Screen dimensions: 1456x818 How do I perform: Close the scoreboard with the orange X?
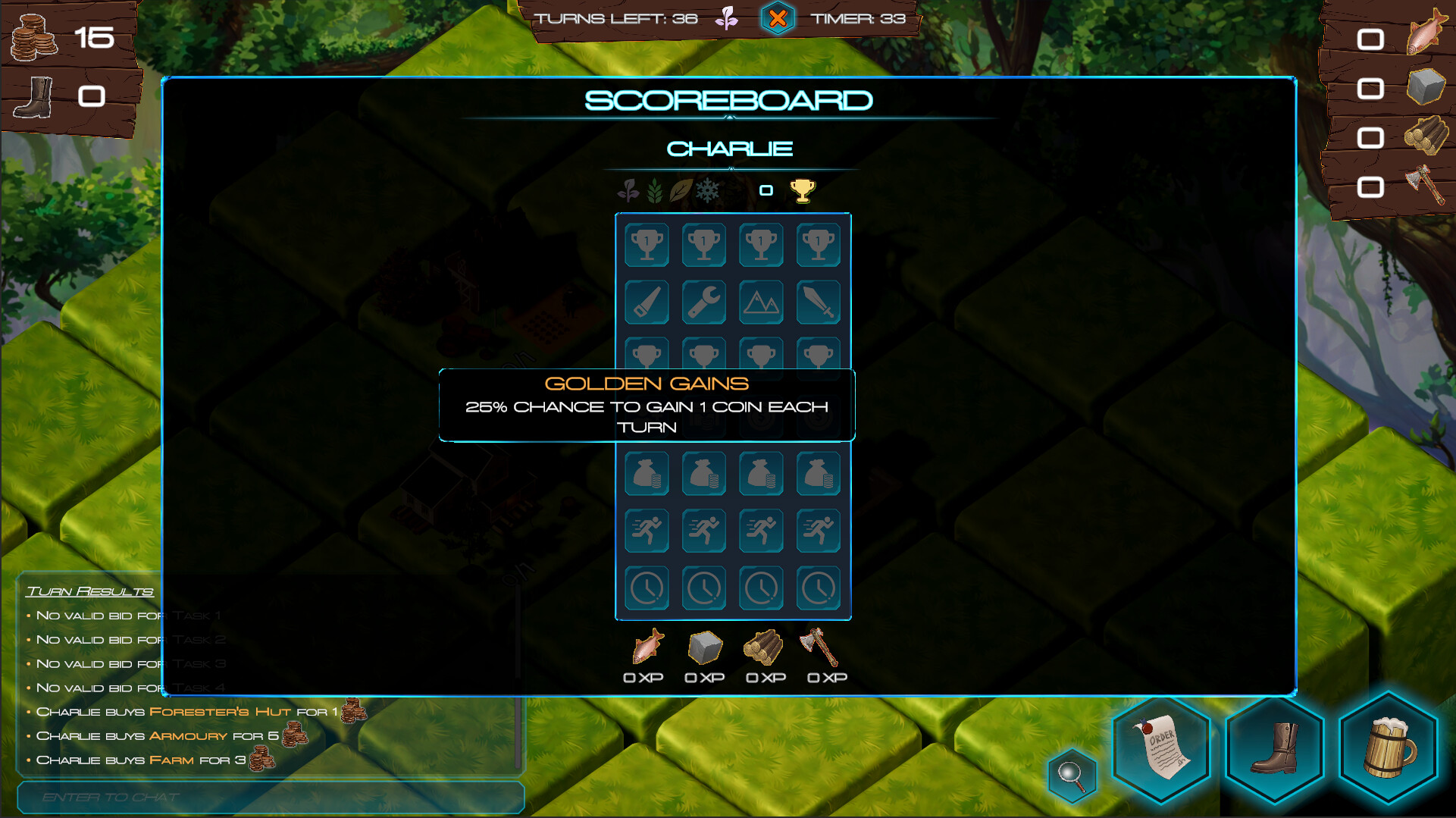778,17
